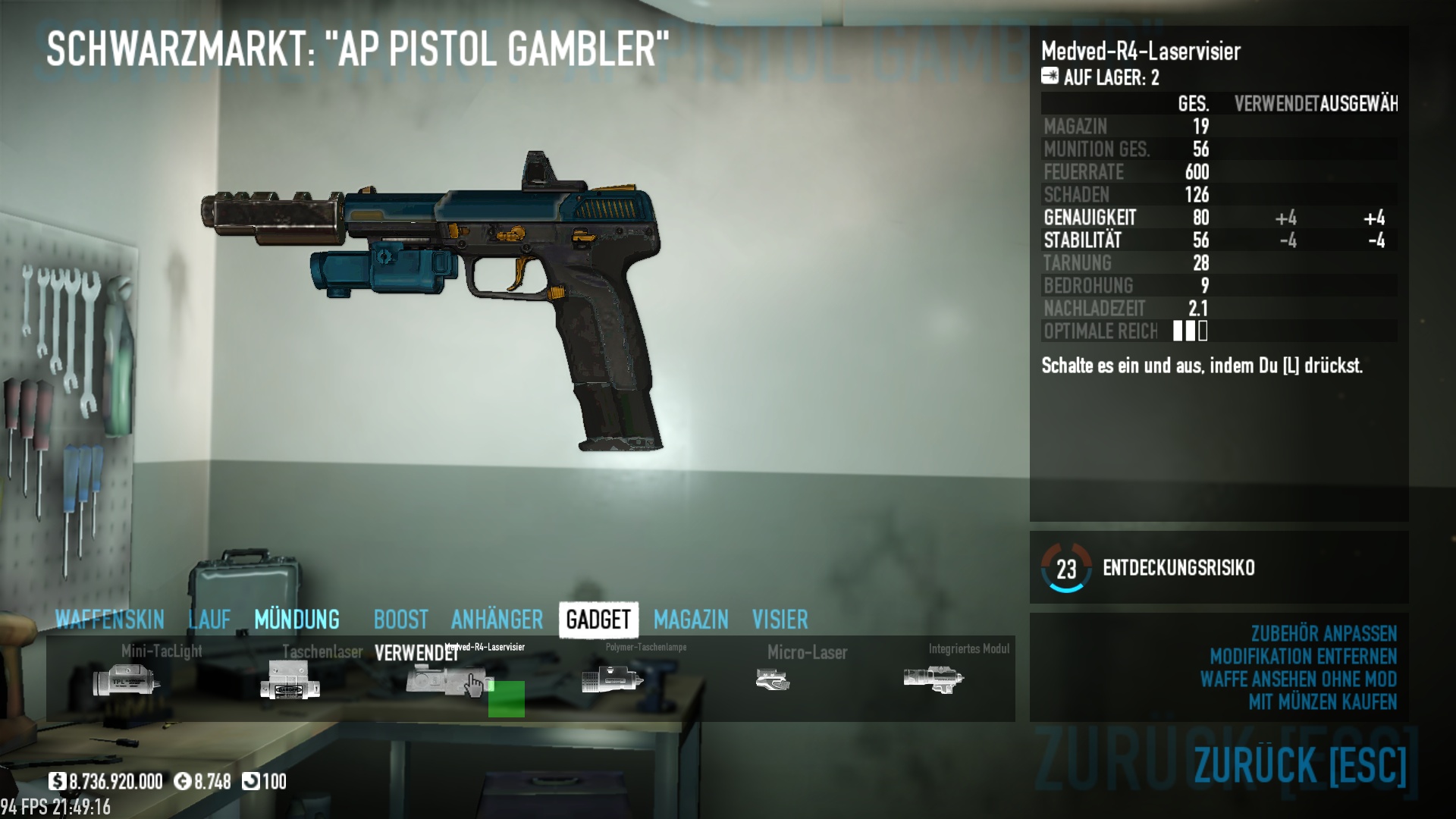Go back with Zurück button
This screenshot has height=819, width=1456.
click(x=1300, y=764)
